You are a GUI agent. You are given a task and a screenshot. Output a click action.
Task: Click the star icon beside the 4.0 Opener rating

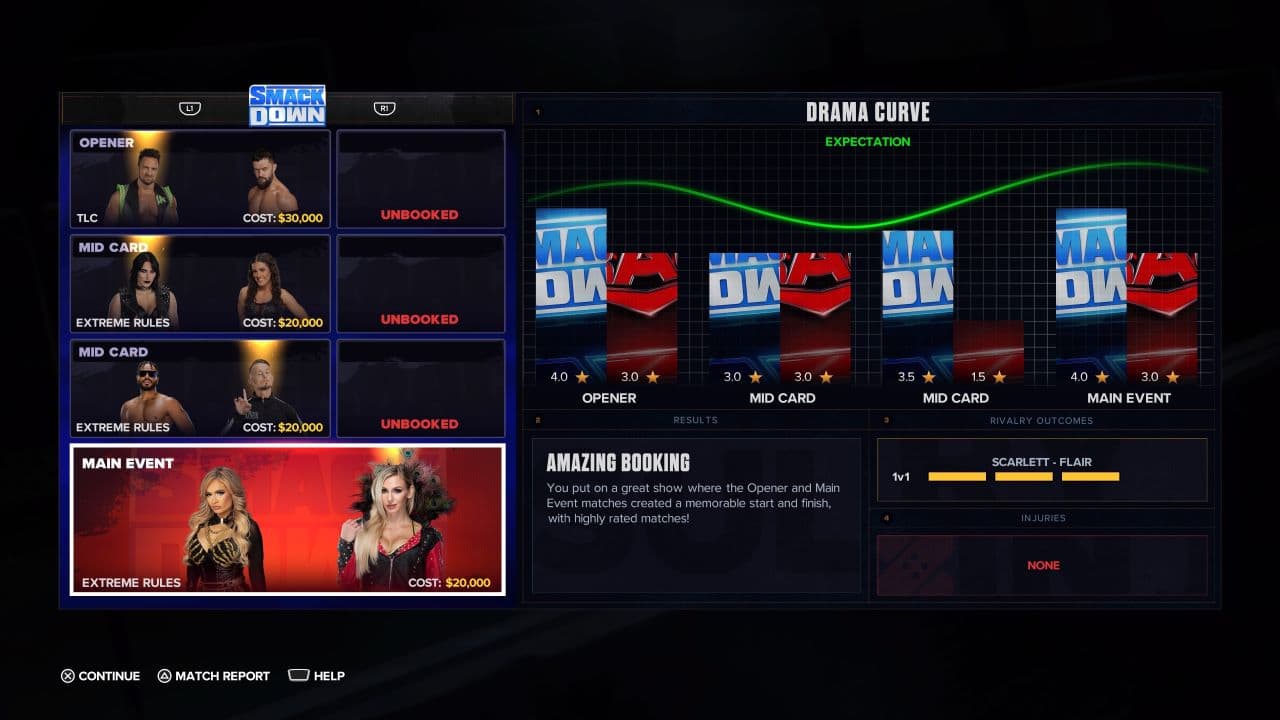580,377
